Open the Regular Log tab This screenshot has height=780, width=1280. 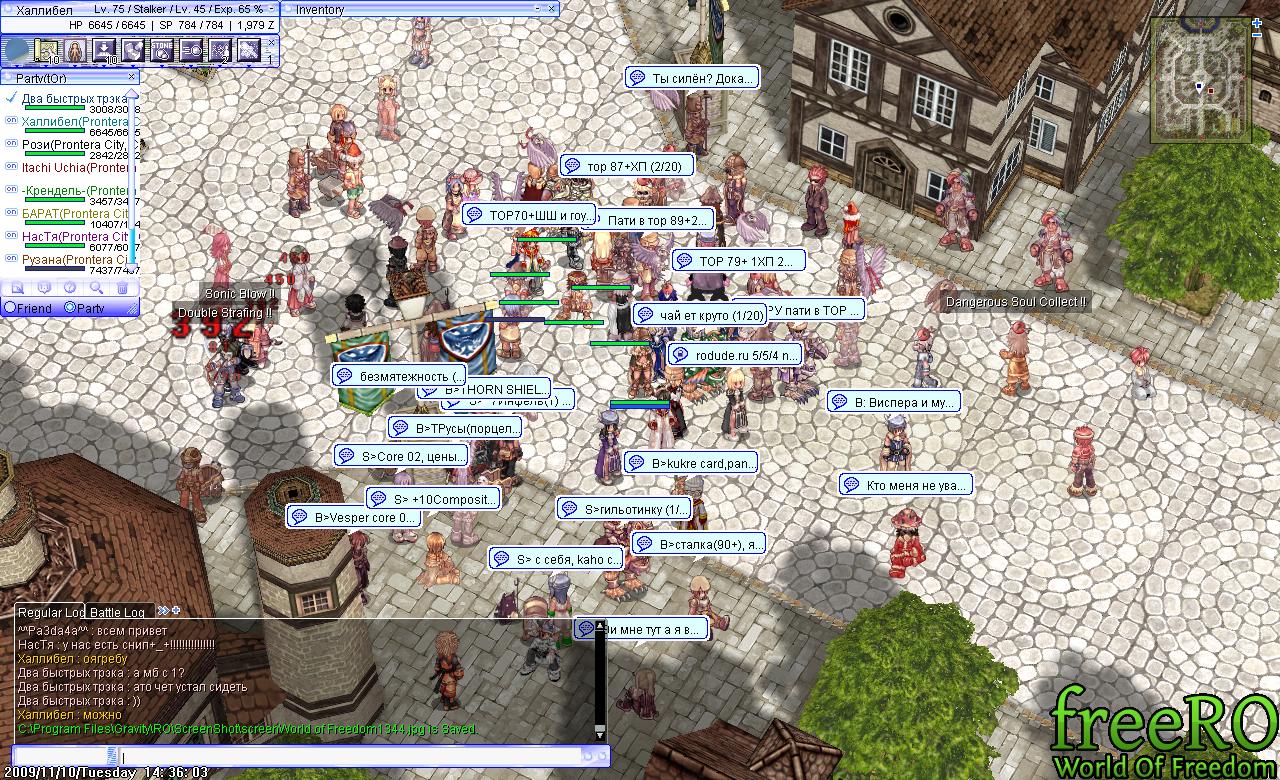pos(51,611)
